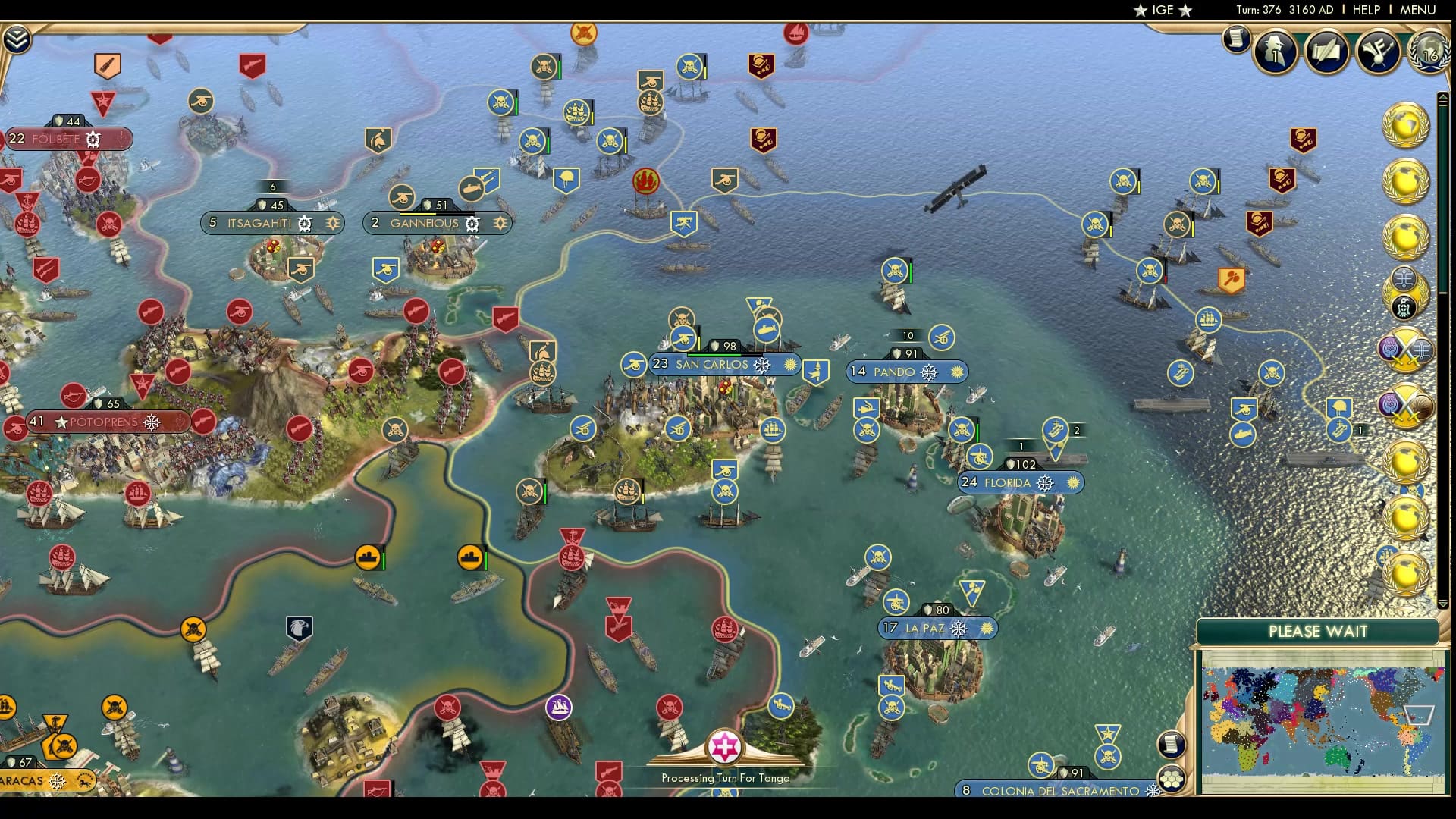Select the dark eagle unit flag near bottom-left
This screenshot has height=819, width=1456.
click(299, 627)
